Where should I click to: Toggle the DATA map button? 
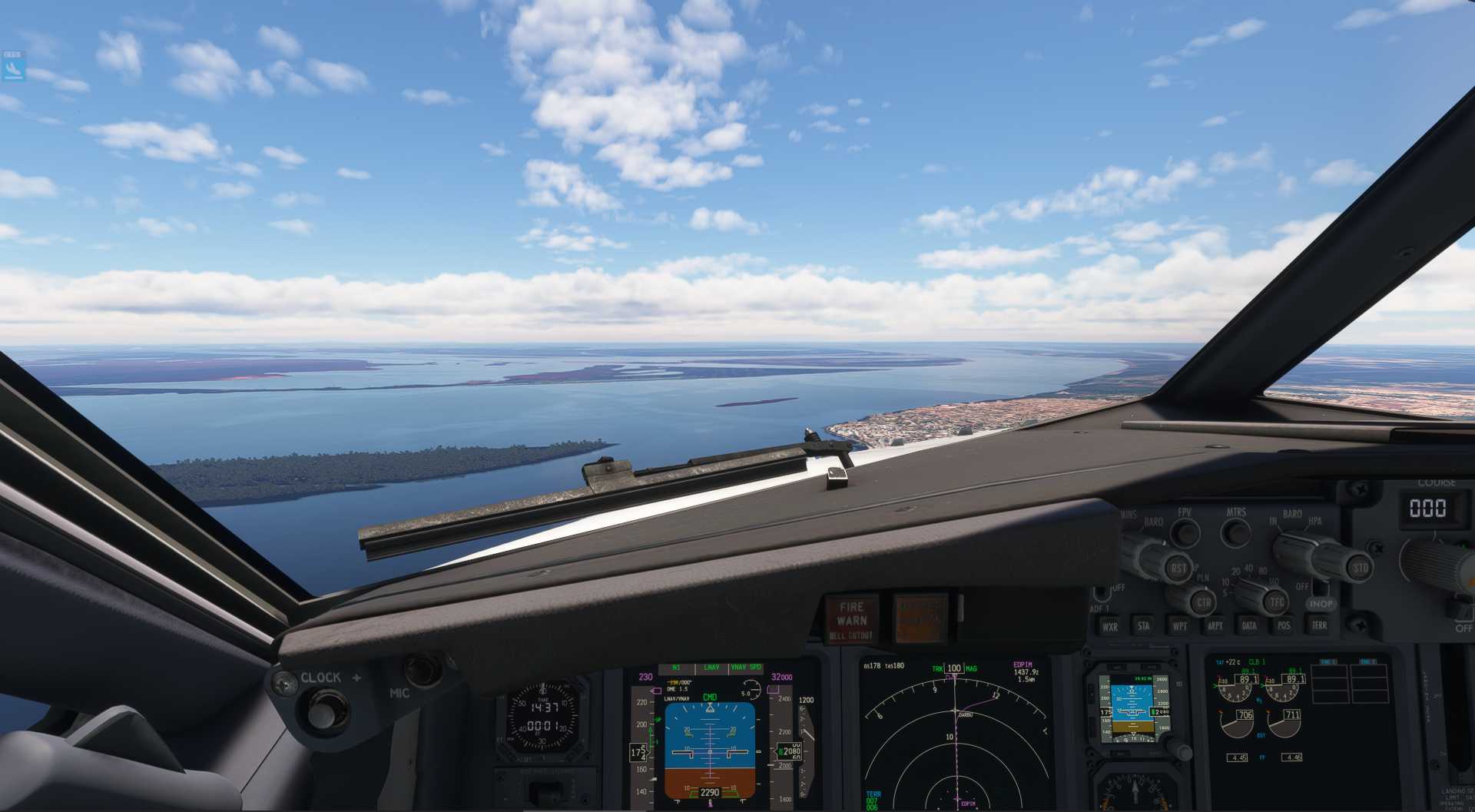(x=1249, y=626)
